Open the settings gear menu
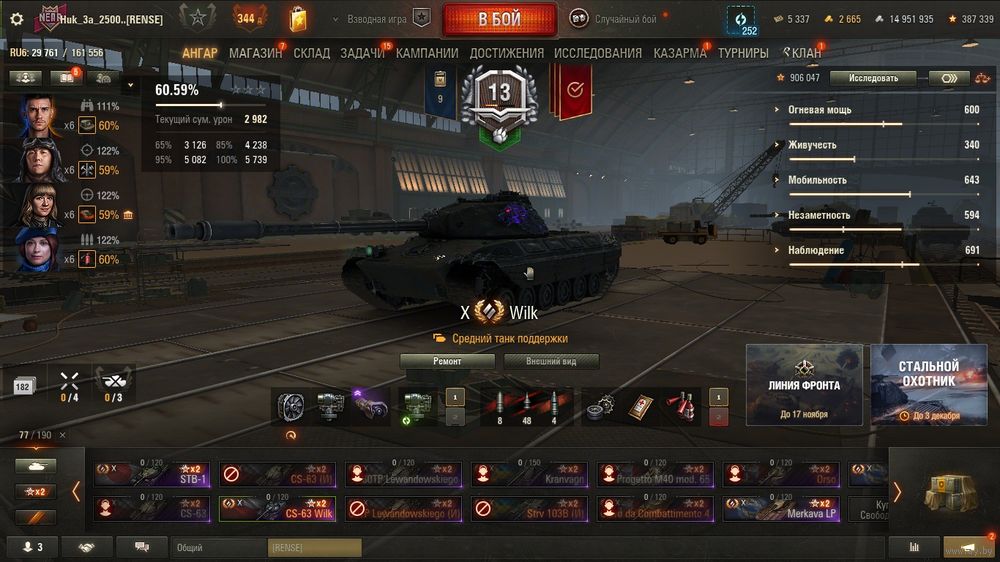The height and width of the screenshot is (562, 1000). [x=16, y=19]
